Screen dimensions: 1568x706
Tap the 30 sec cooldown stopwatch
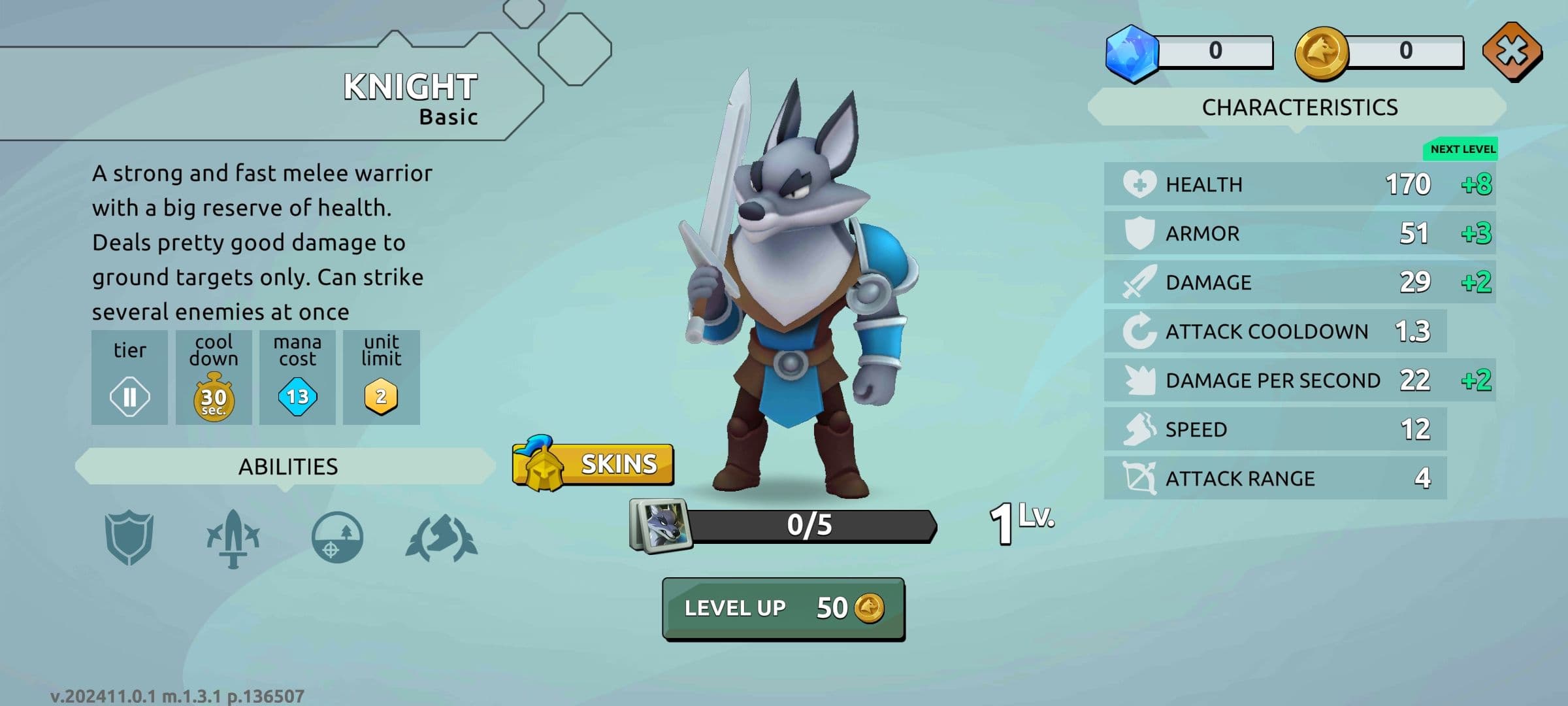(214, 396)
